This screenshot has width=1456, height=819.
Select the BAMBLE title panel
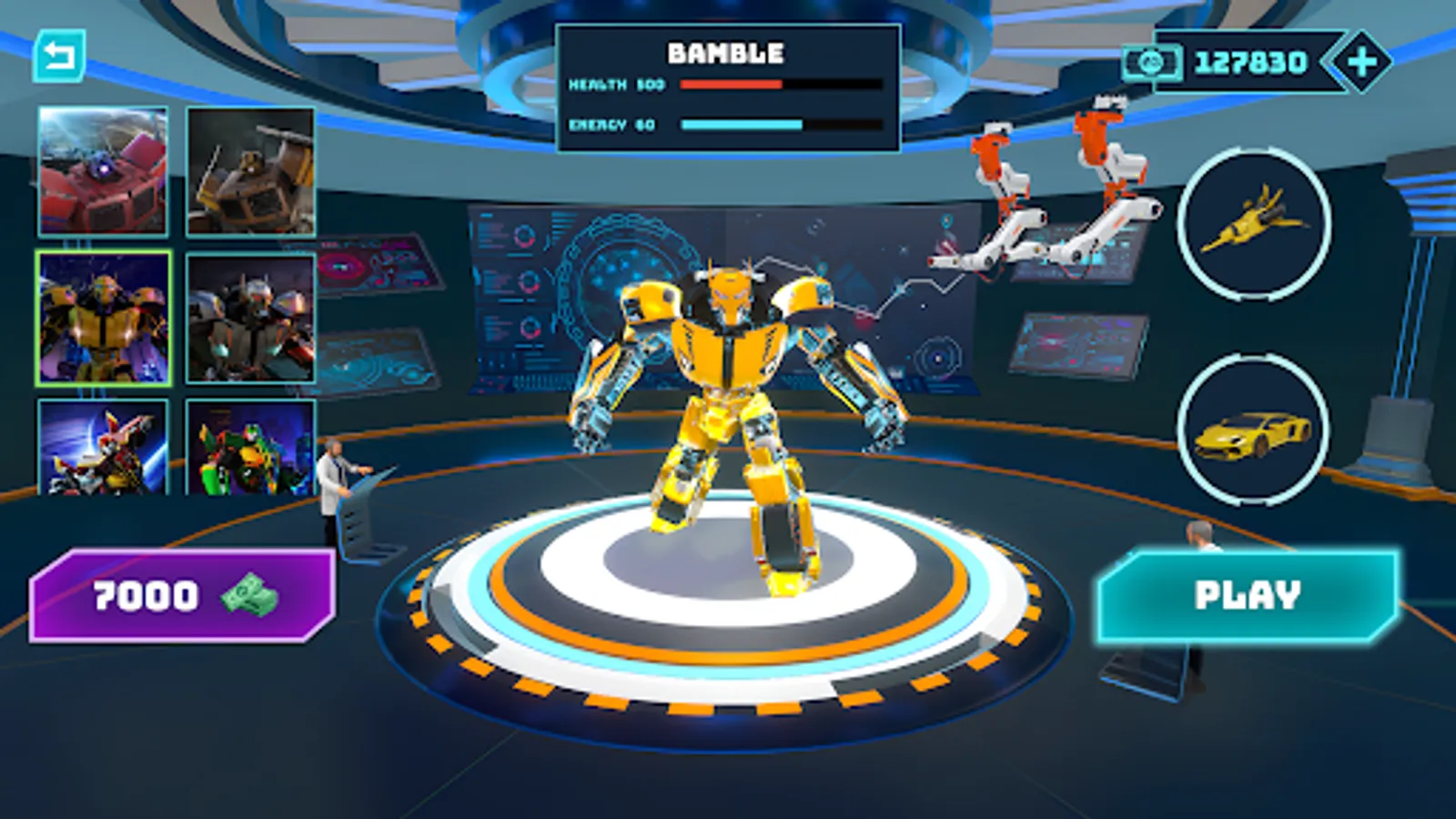click(x=725, y=52)
